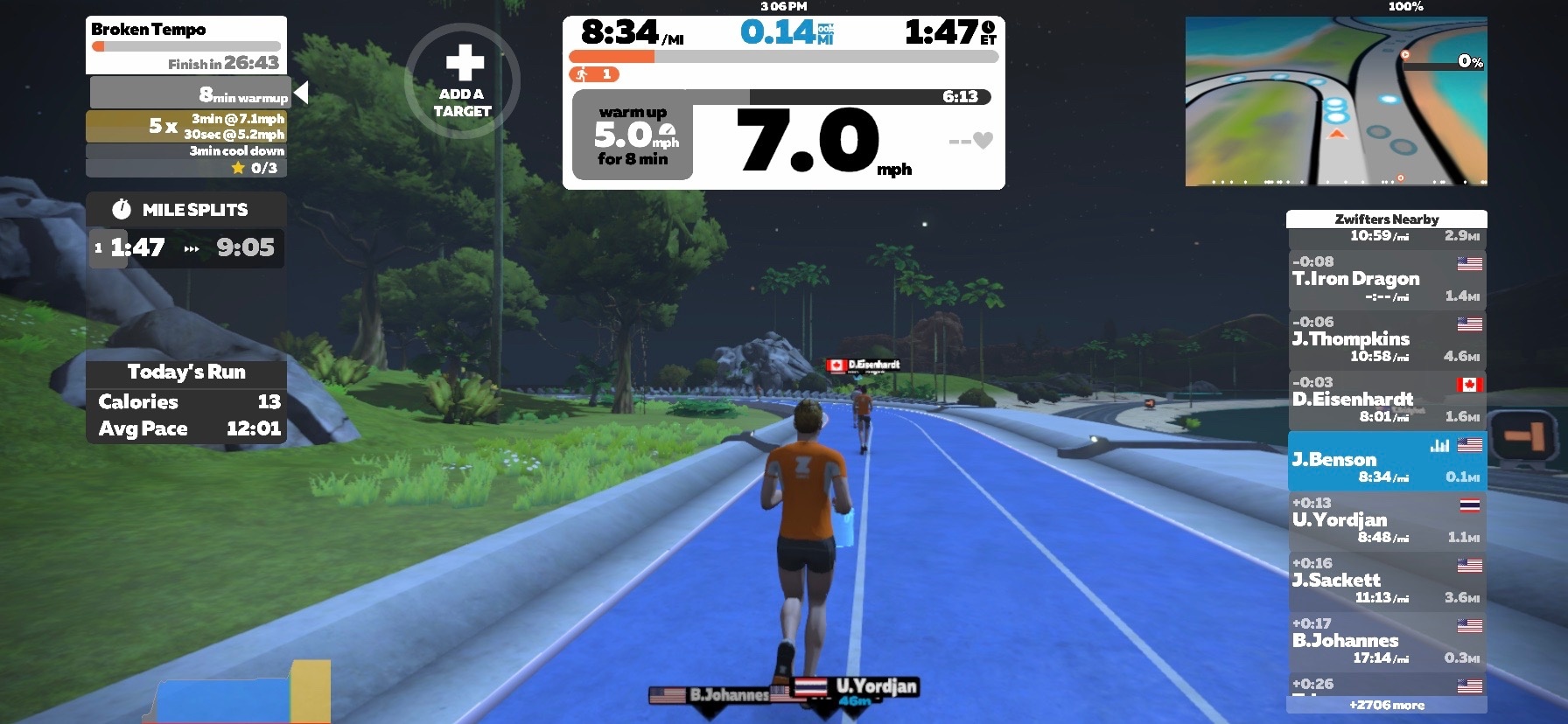Choose J.Thompkins from the nearby list
The image size is (1568, 724).
point(1387,339)
